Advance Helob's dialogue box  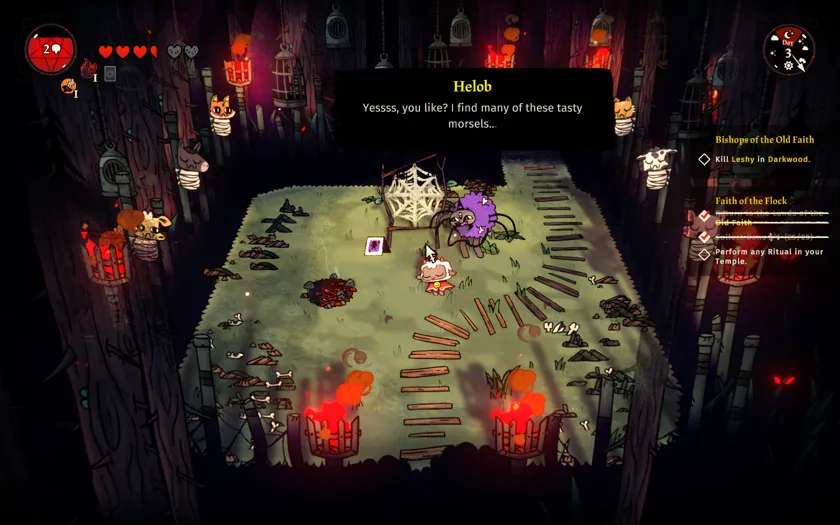click(x=472, y=108)
